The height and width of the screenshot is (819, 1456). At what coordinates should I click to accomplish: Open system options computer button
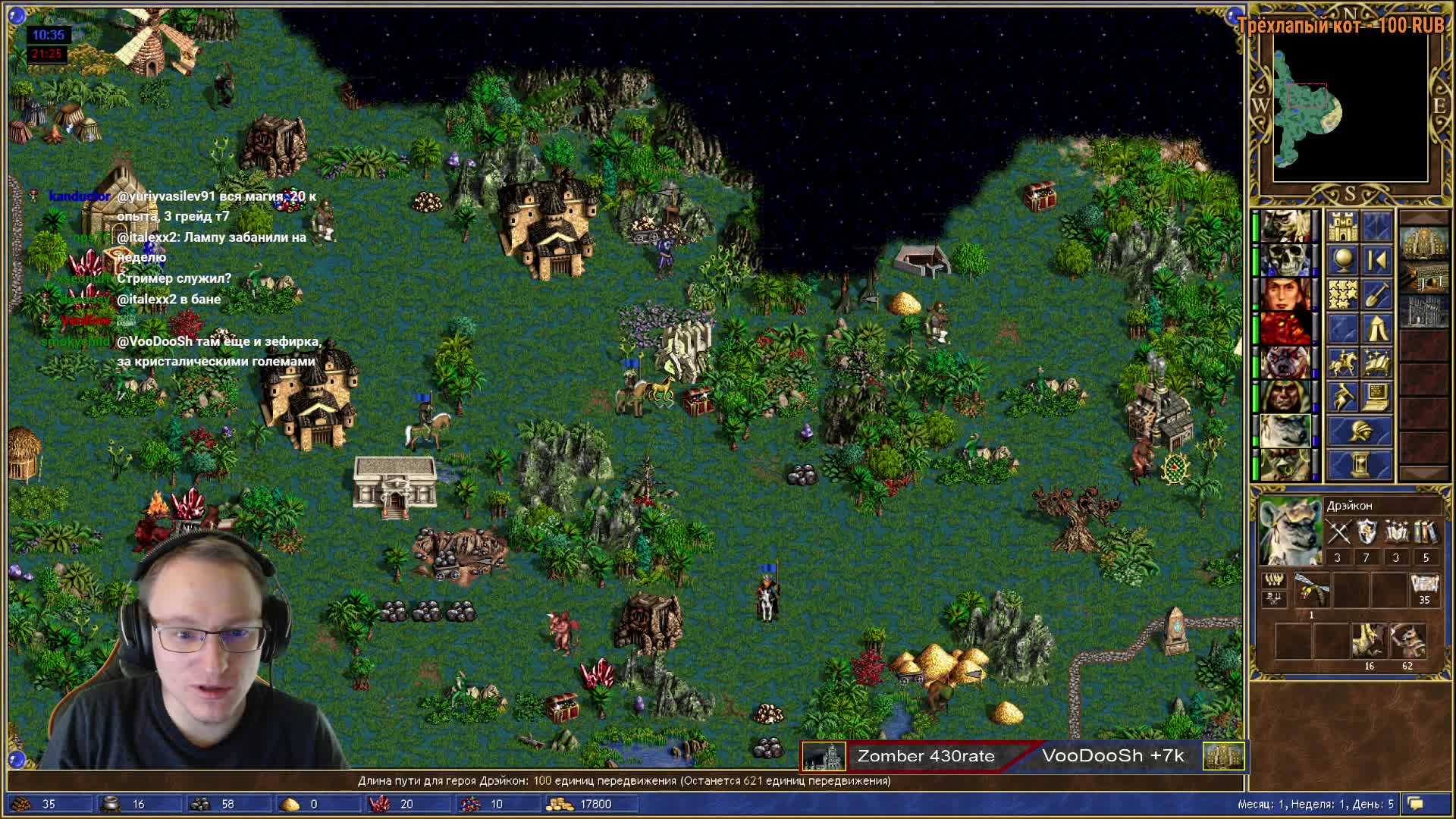click(1376, 397)
